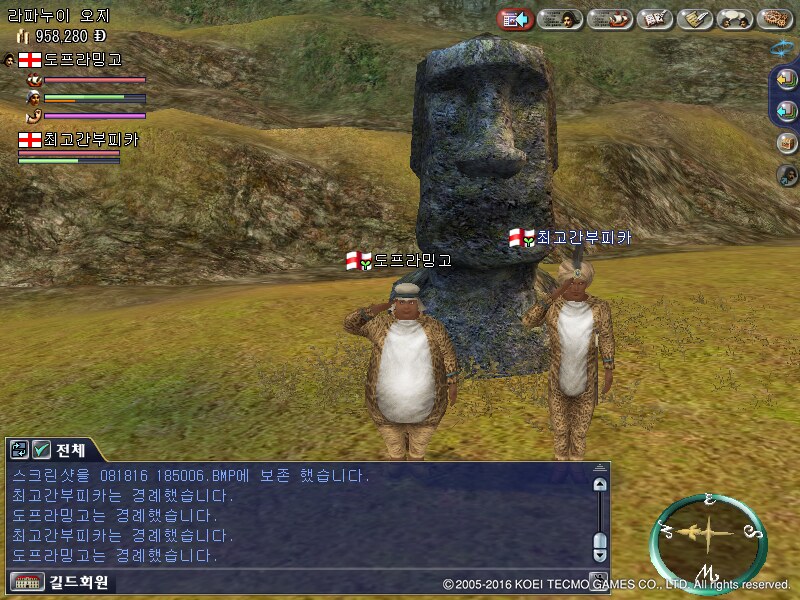Click the blue swirling rotate camera icon
The height and width of the screenshot is (600, 800).
point(783,47)
